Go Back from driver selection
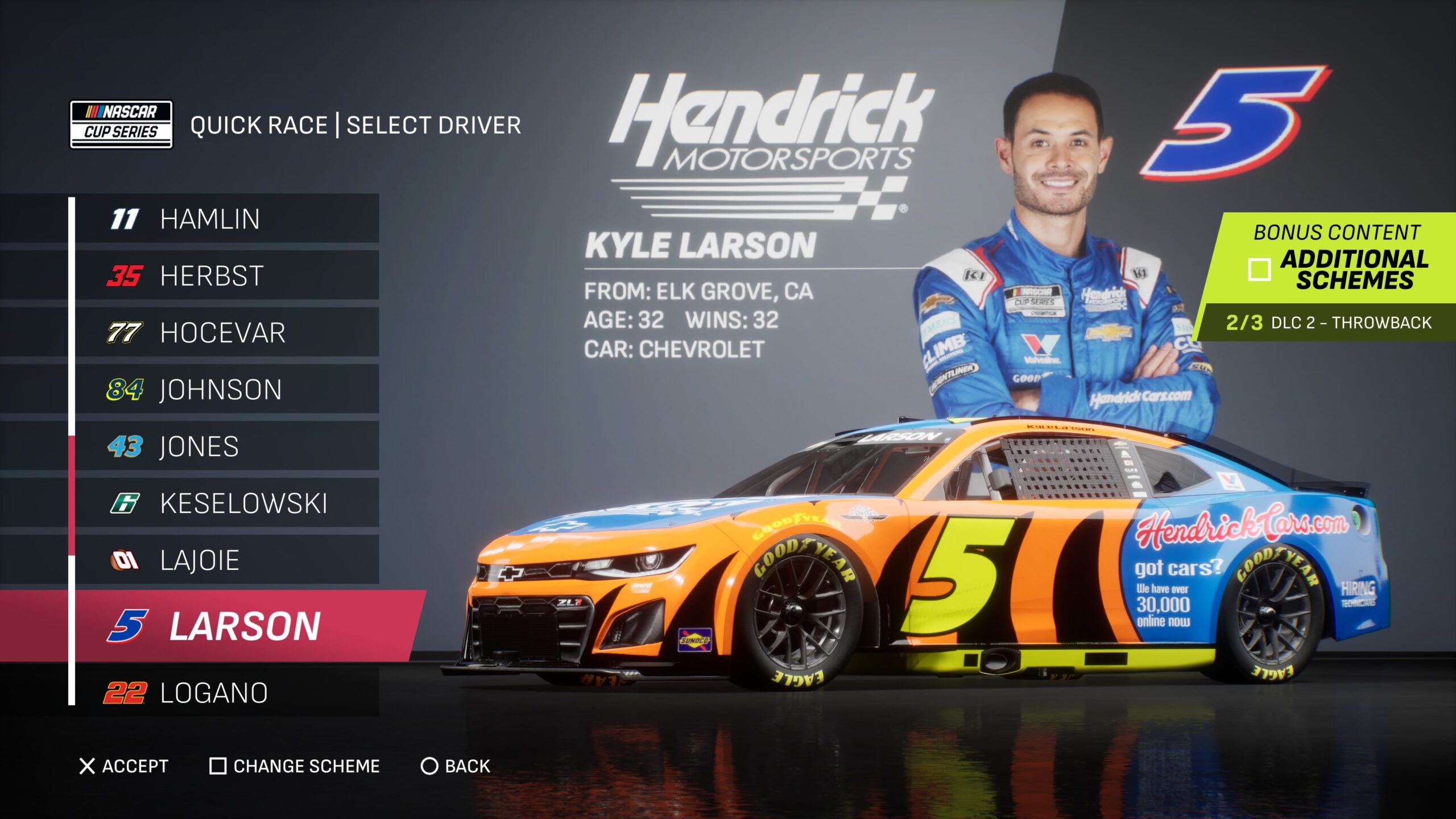 tap(456, 766)
